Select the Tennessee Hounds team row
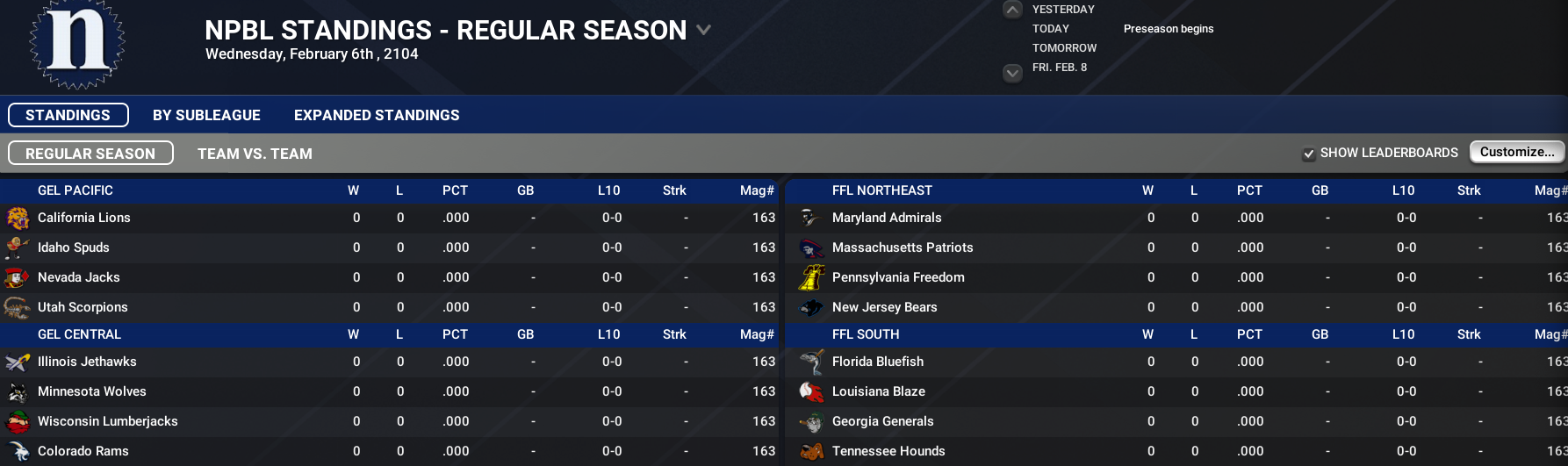Screen dimensions: 1568x466 (888, 451)
